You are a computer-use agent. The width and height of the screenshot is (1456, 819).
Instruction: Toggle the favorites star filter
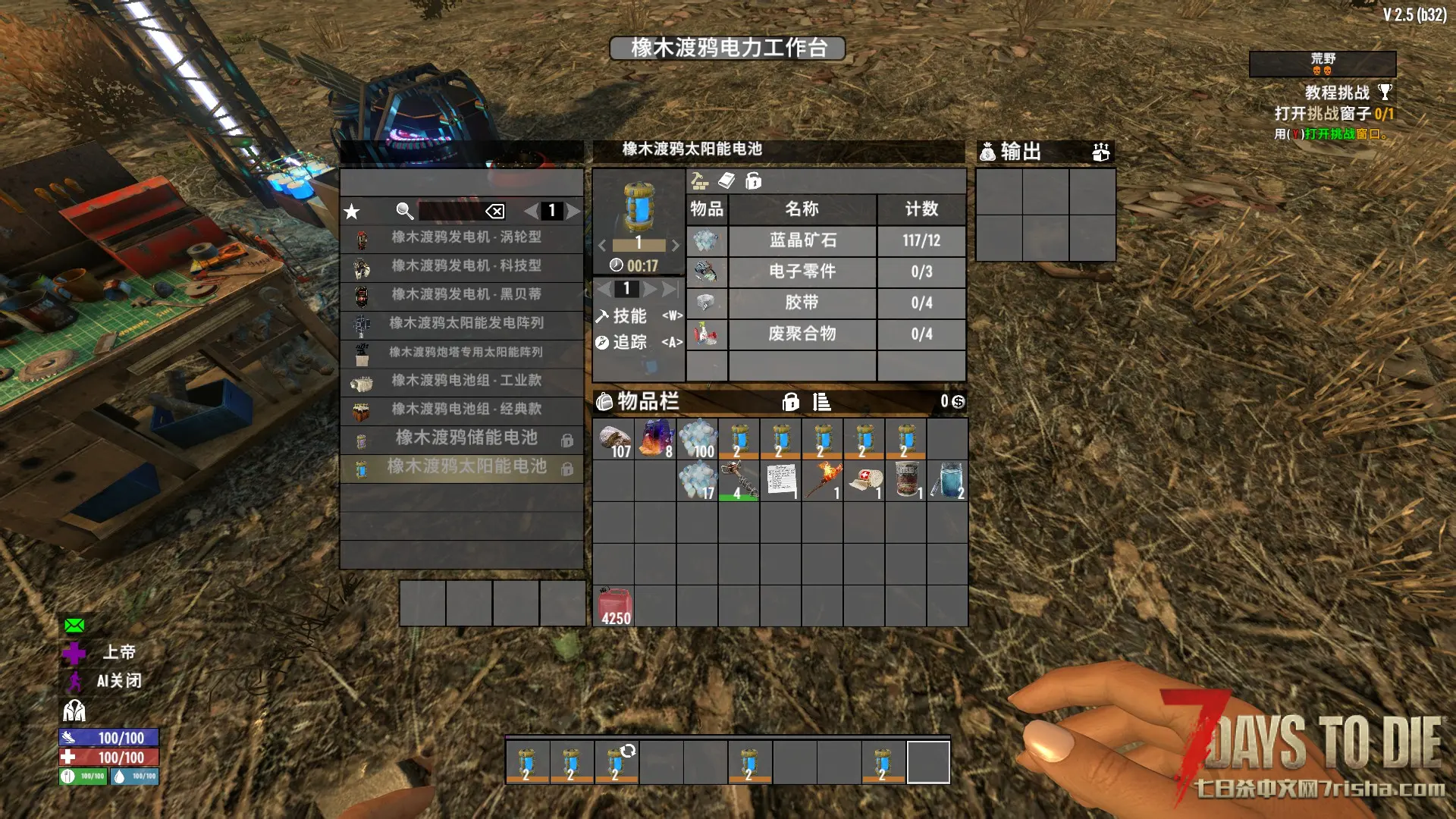[x=352, y=212]
